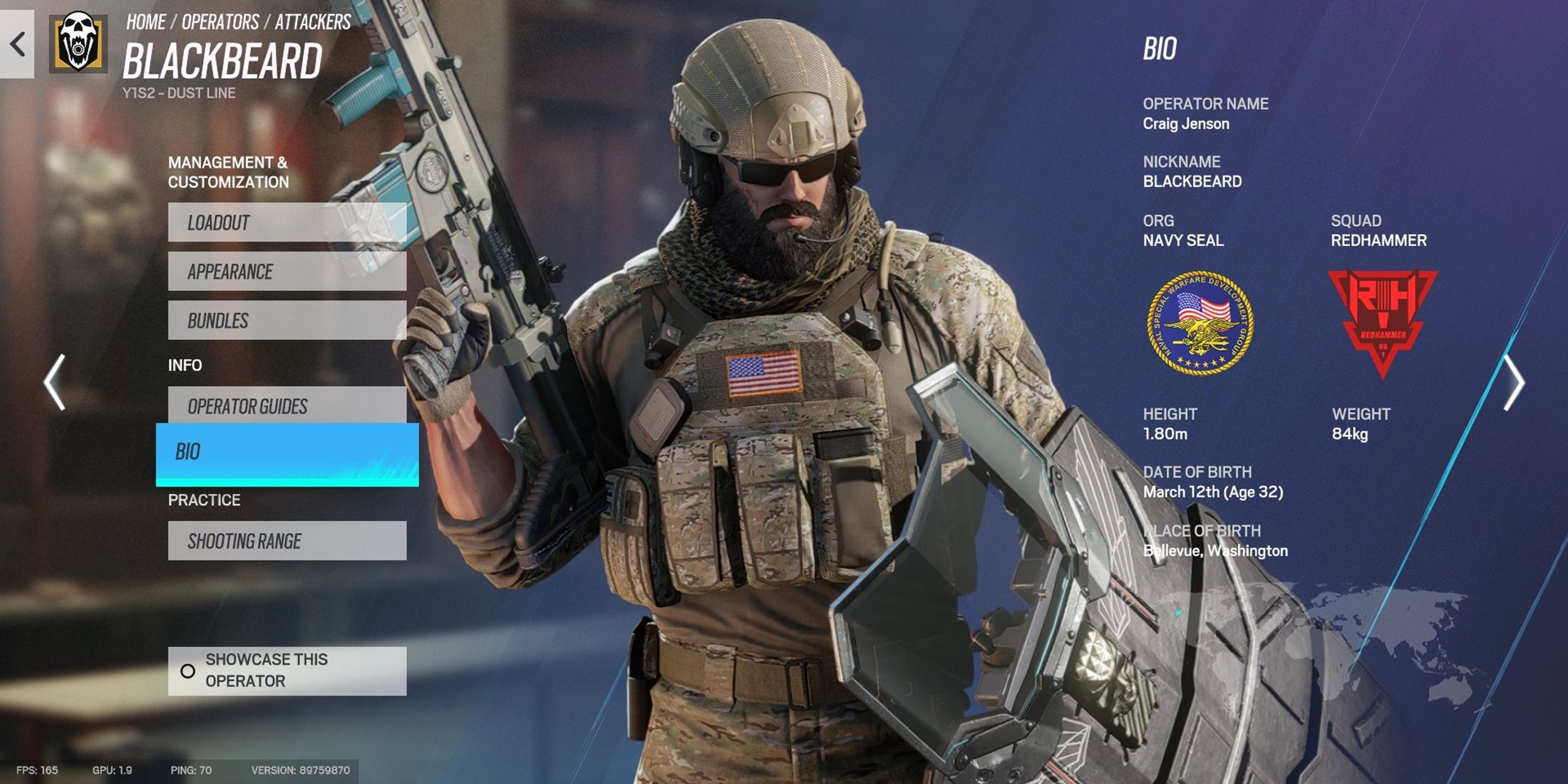The image size is (1568, 784).
Task: Go back using the top-left arrow
Action: 17,44
